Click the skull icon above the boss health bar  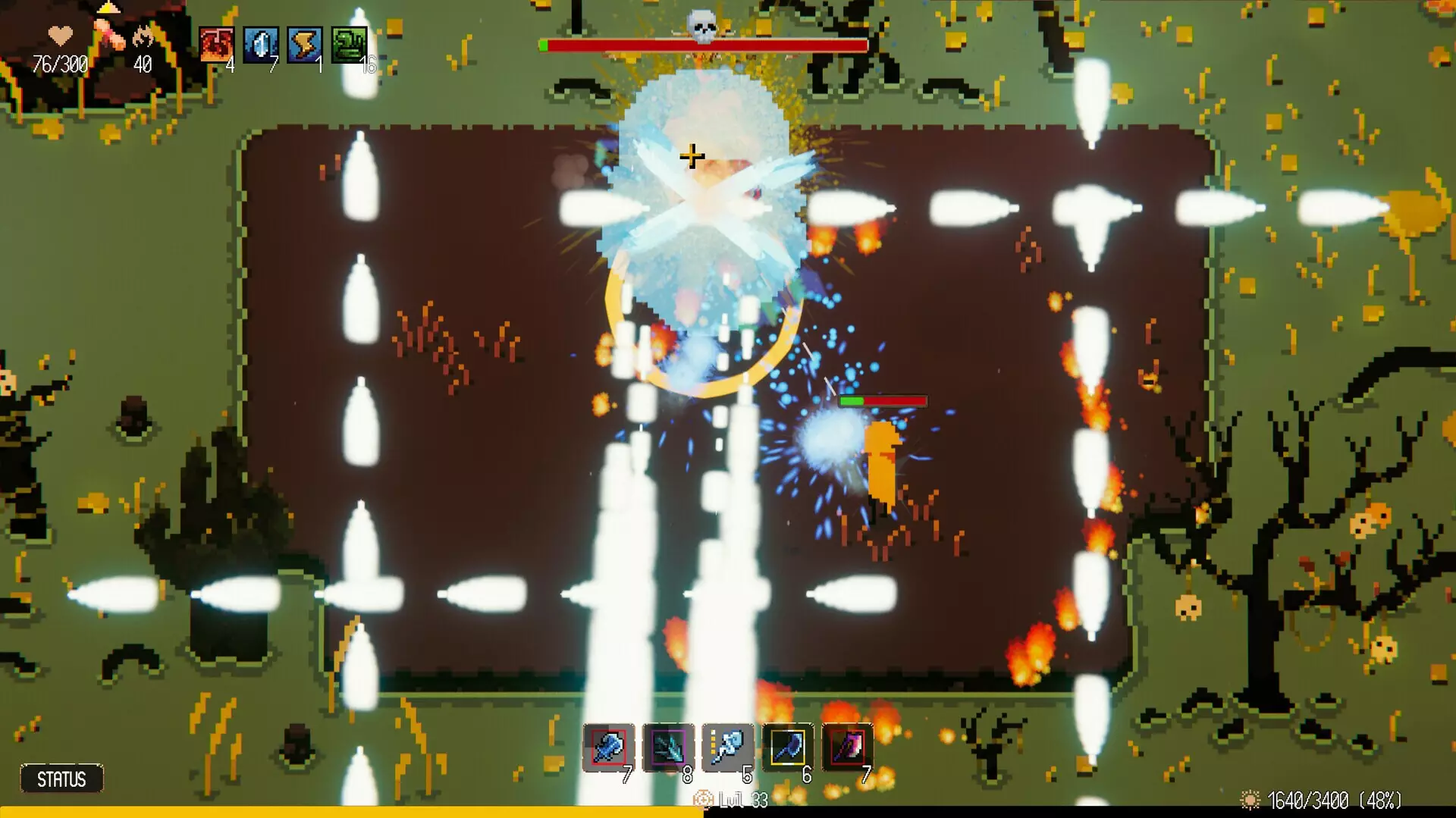[701, 27]
